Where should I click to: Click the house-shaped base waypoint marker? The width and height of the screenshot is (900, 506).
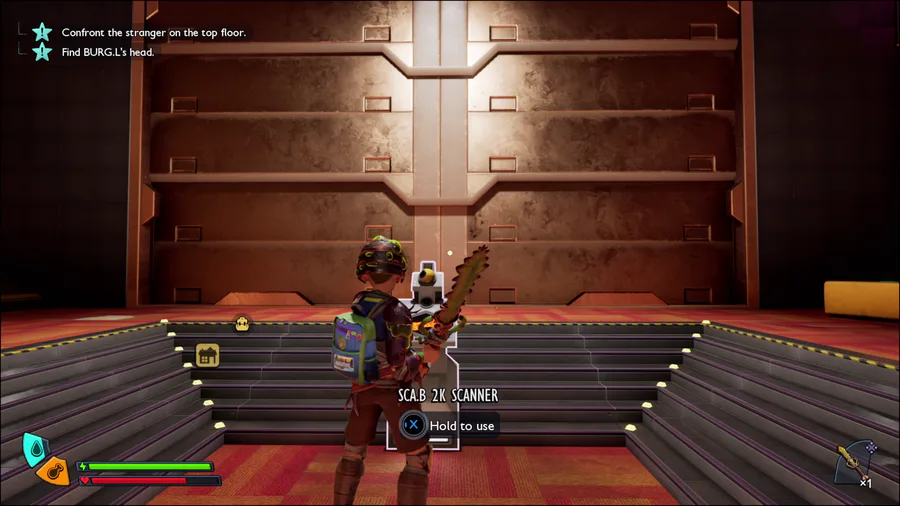tap(207, 354)
